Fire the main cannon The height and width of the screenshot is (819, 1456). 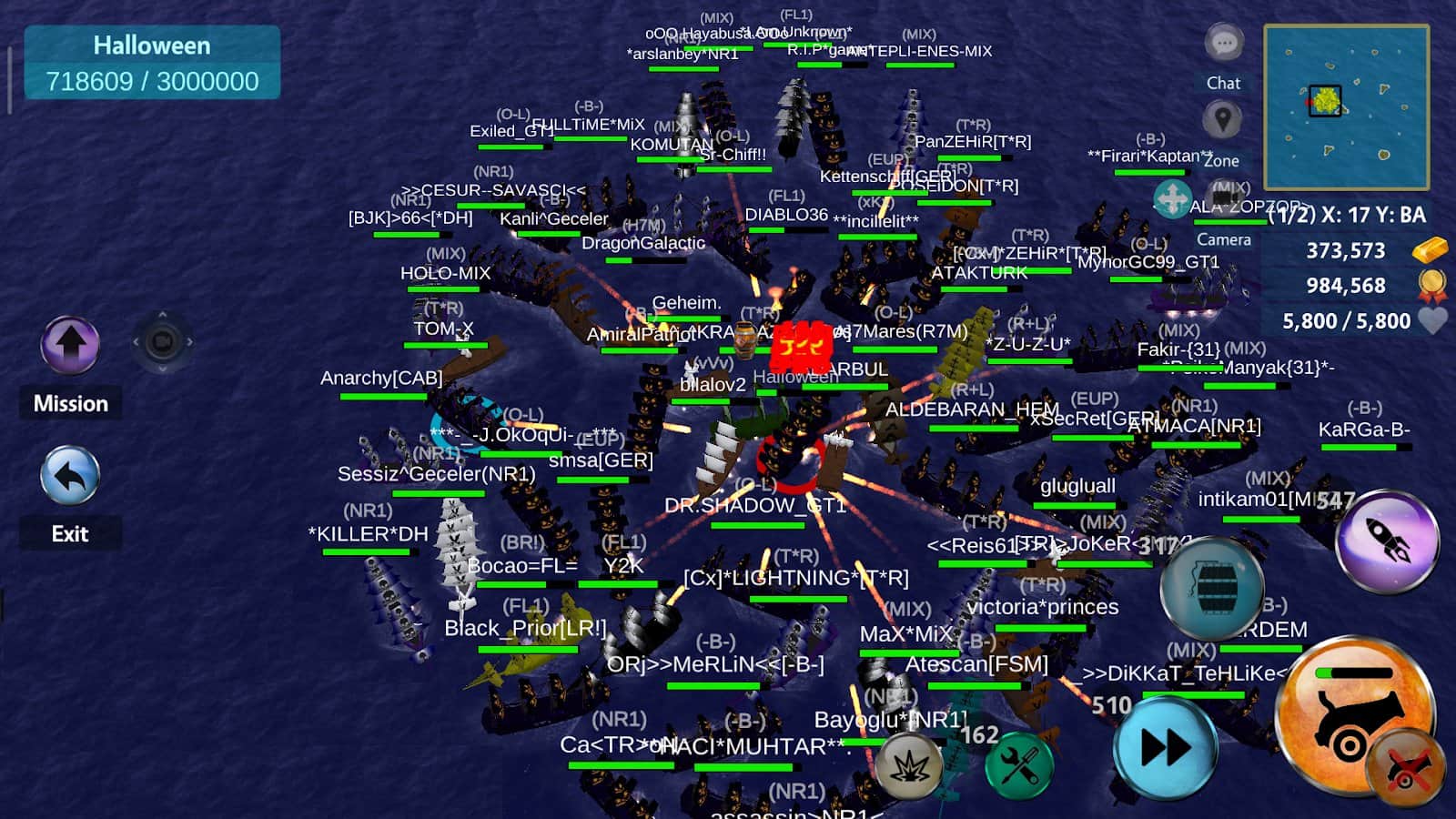point(1357,719)
